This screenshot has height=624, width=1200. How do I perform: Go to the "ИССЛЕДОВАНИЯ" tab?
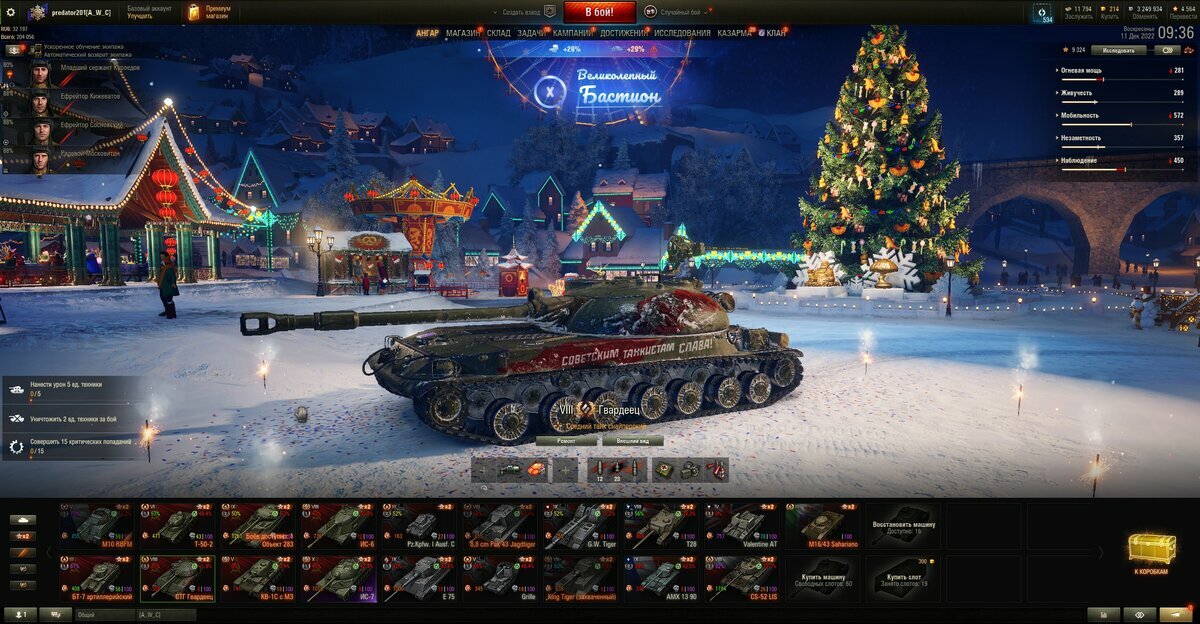(x=682, y=33)
